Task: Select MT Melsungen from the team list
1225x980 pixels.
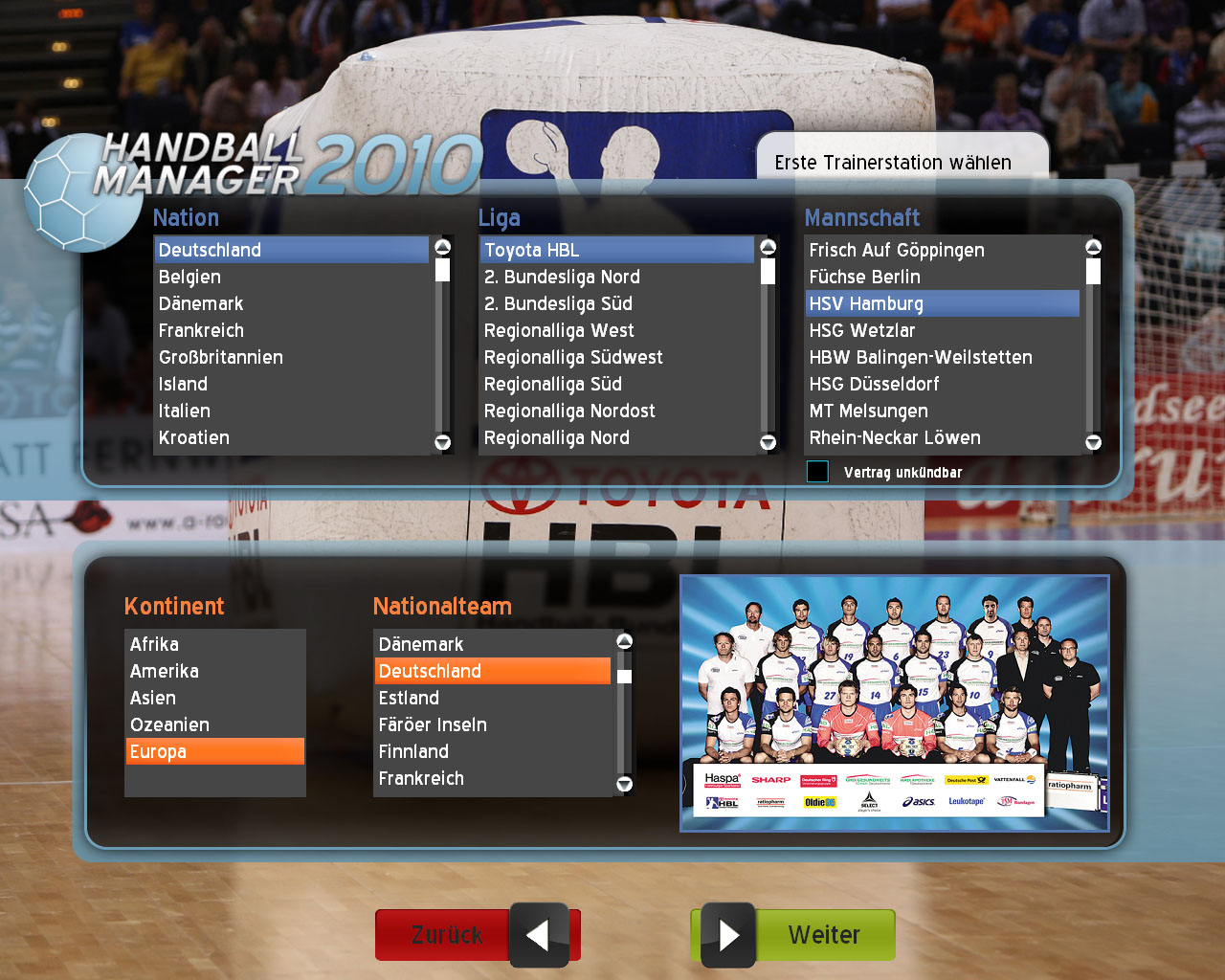Action: 868,412
